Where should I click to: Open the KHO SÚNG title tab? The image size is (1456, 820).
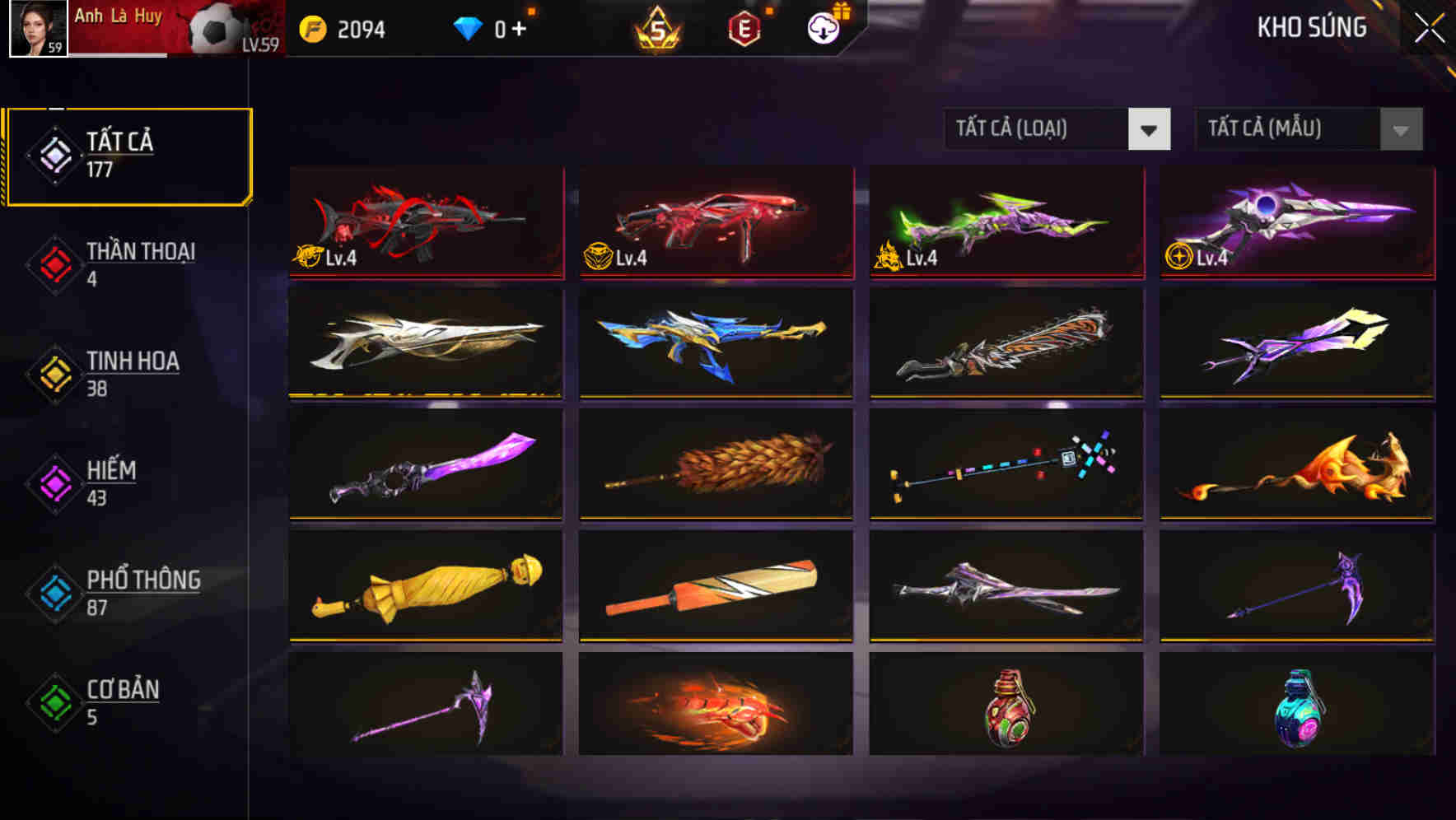[x=1311, y=29]
